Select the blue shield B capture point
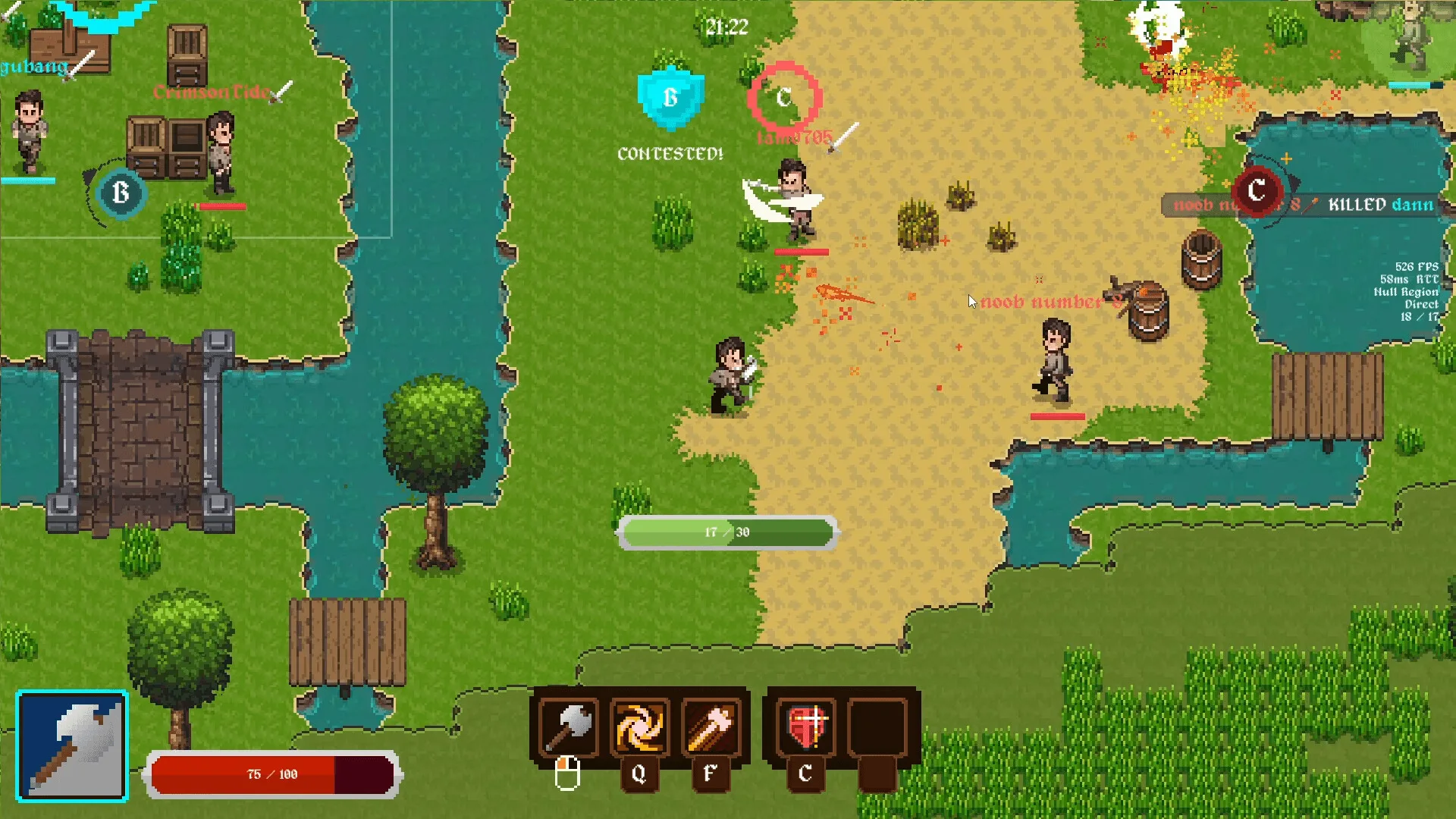1456x819 pixels. (670, 99)
